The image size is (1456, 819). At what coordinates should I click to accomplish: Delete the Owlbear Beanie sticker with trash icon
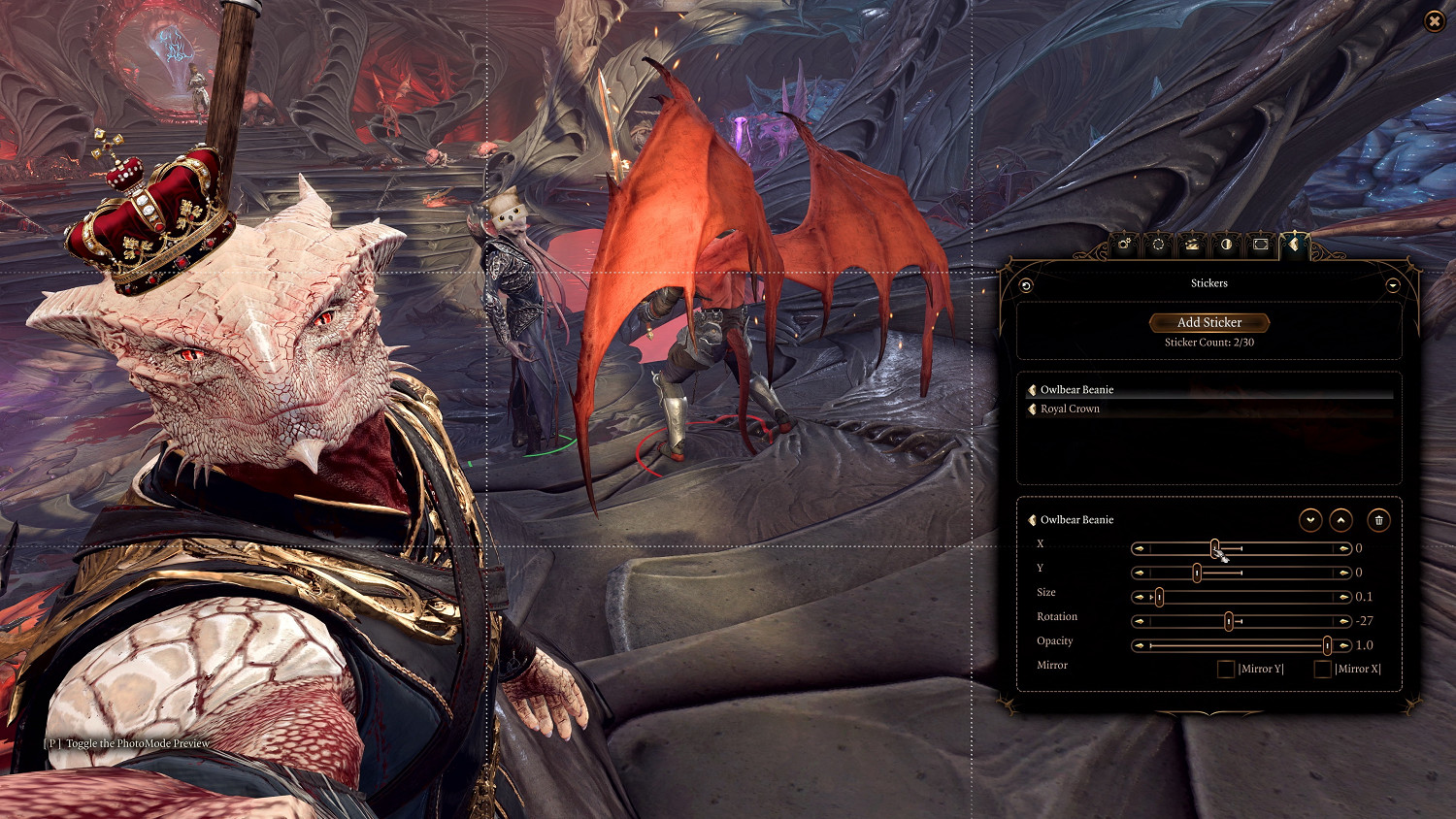click(x=1378, y=520)
